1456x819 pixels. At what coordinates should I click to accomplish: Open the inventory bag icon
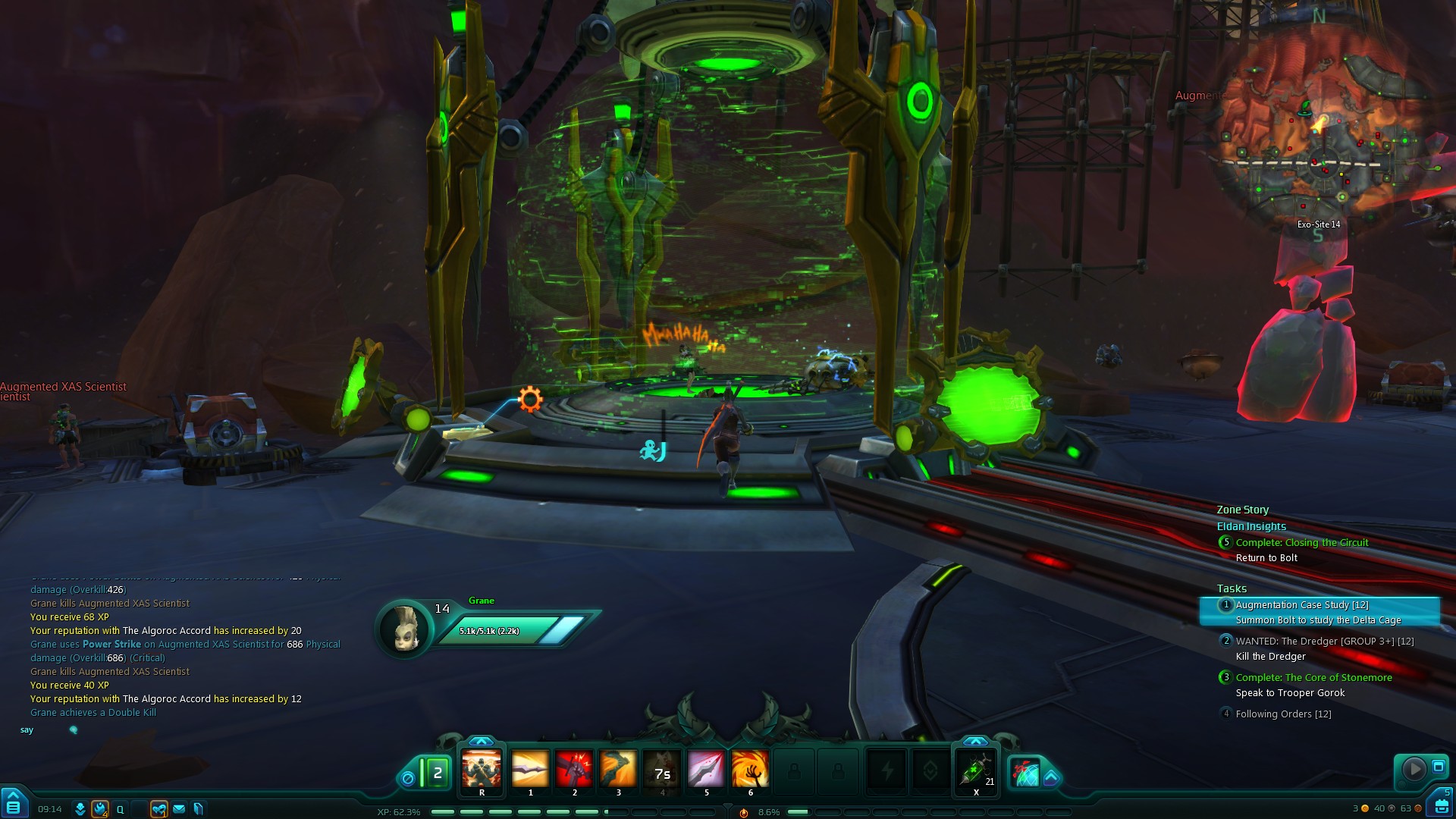click(x=1442, y=805)
